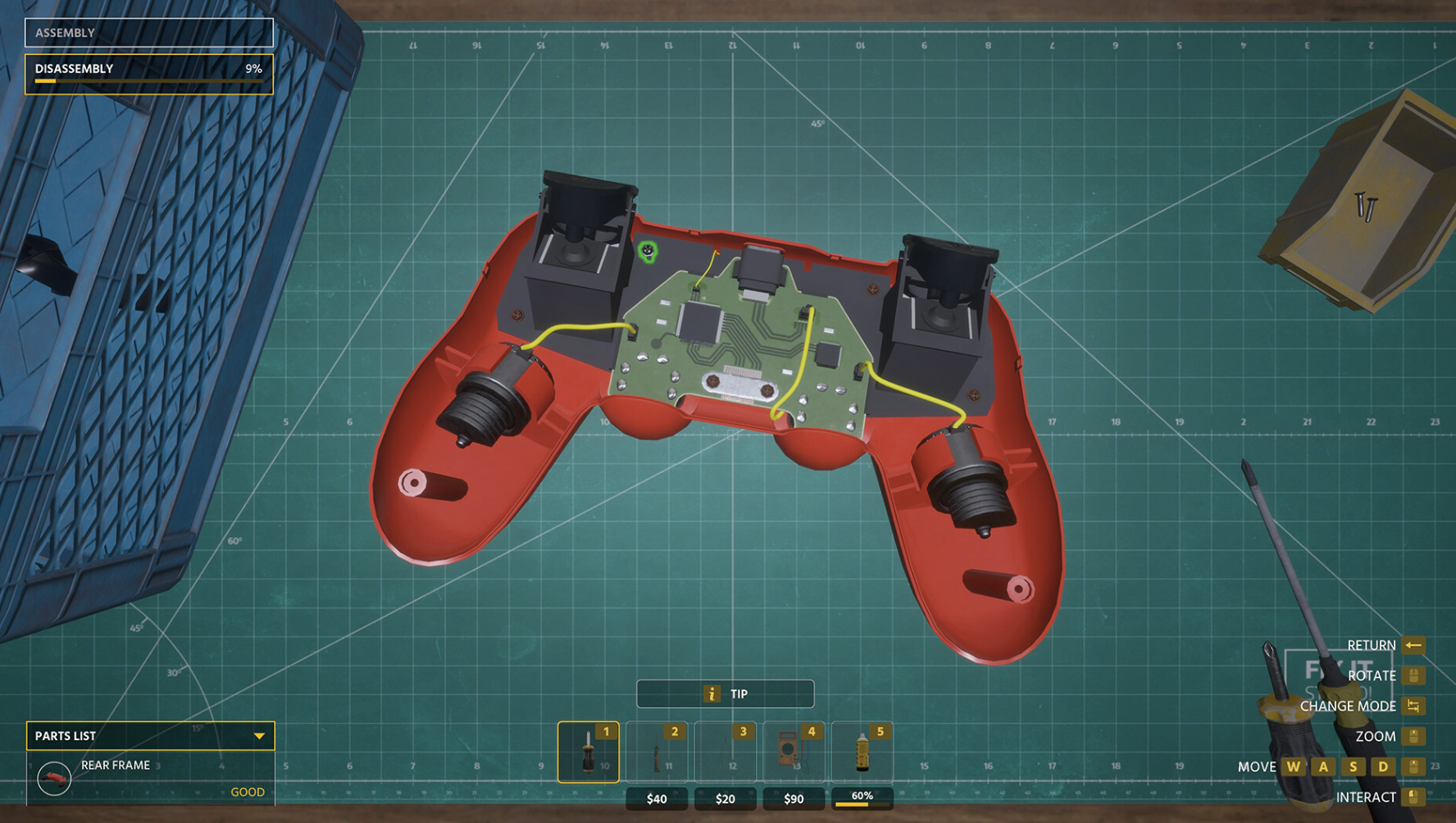
Task: Buy the tweezers for $20
Action: point(726,798)
